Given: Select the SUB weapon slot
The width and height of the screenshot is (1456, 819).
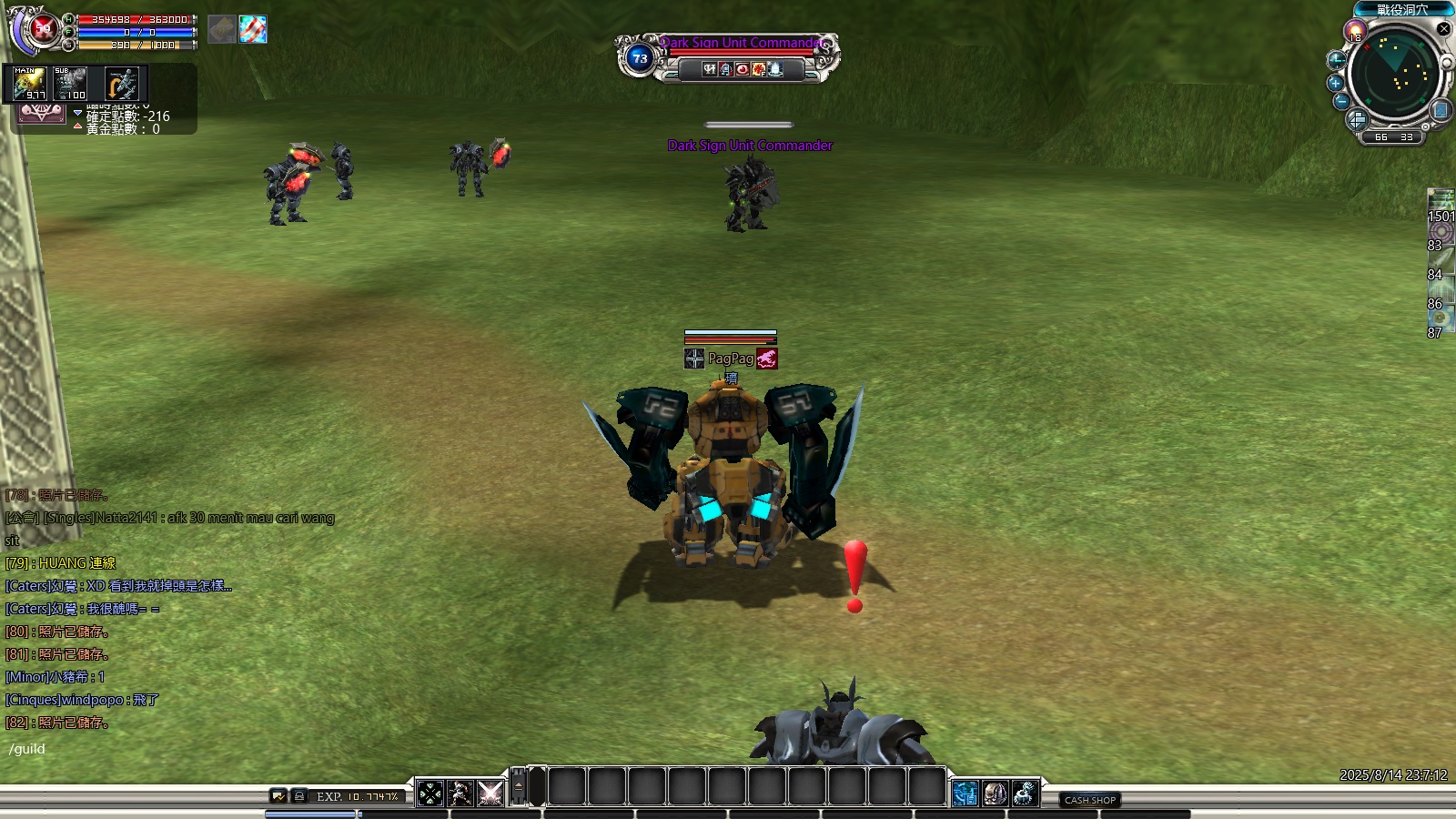Looking at the screenshot, I should [70, 84].
